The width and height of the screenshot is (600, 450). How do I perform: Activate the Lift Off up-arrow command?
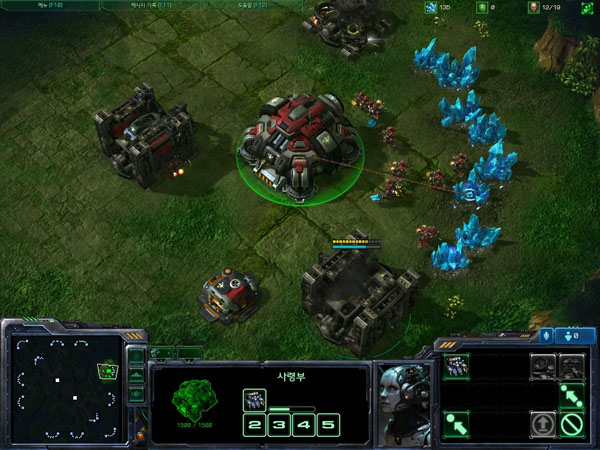coord(543,424)
